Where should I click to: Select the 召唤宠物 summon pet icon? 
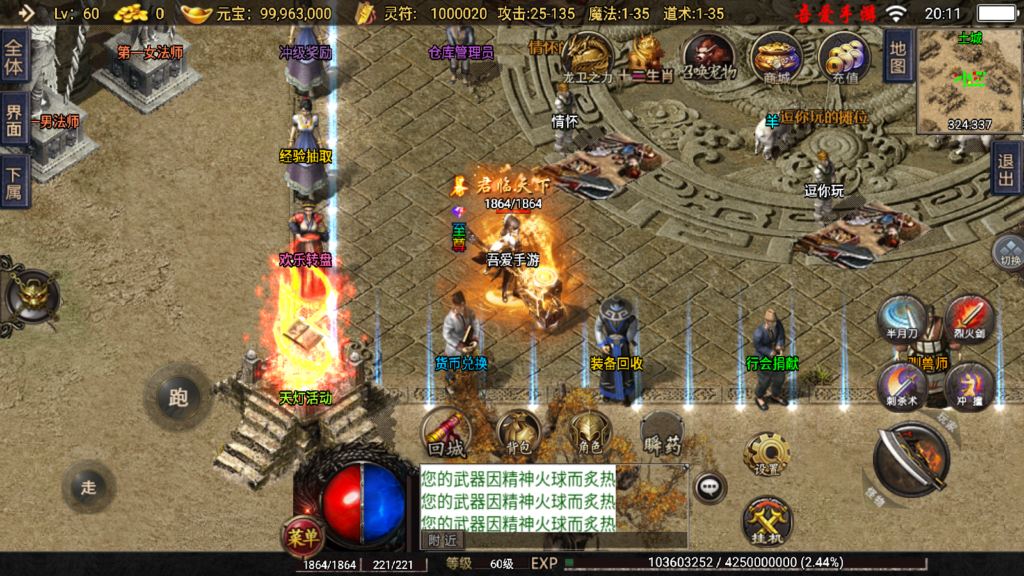coord(709,56)
